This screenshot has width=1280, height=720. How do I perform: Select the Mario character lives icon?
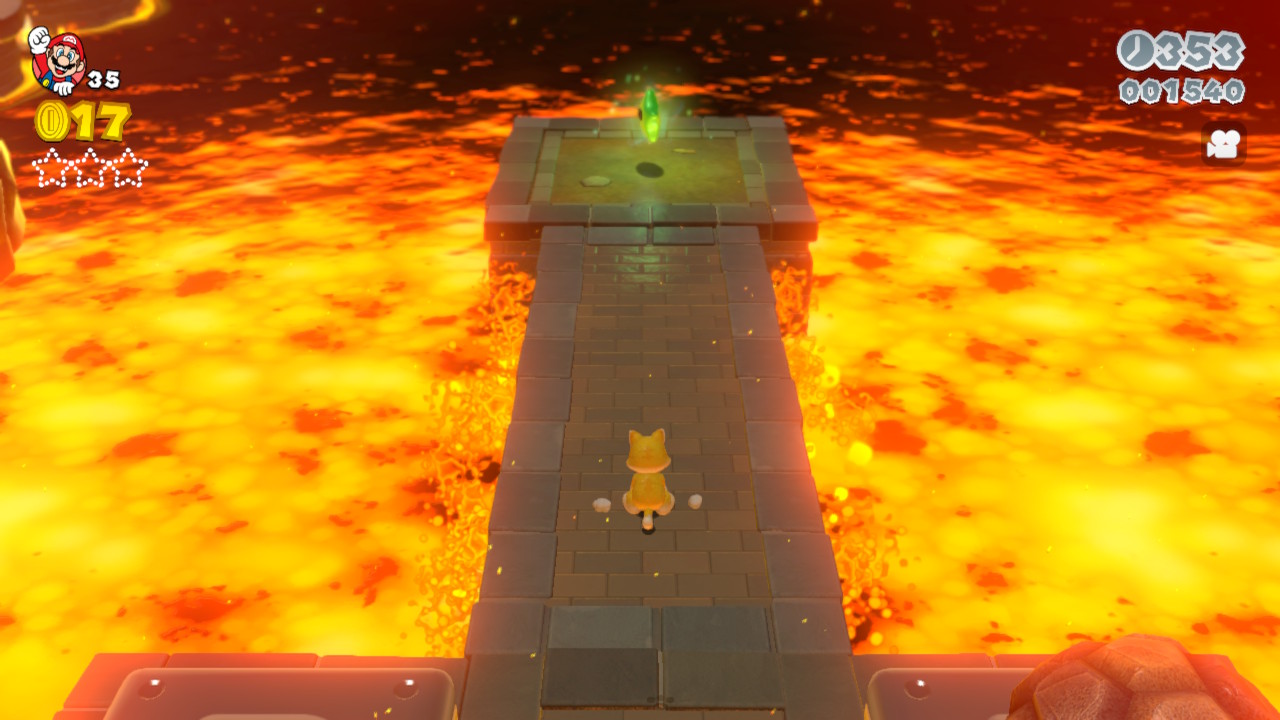[57, 60]
